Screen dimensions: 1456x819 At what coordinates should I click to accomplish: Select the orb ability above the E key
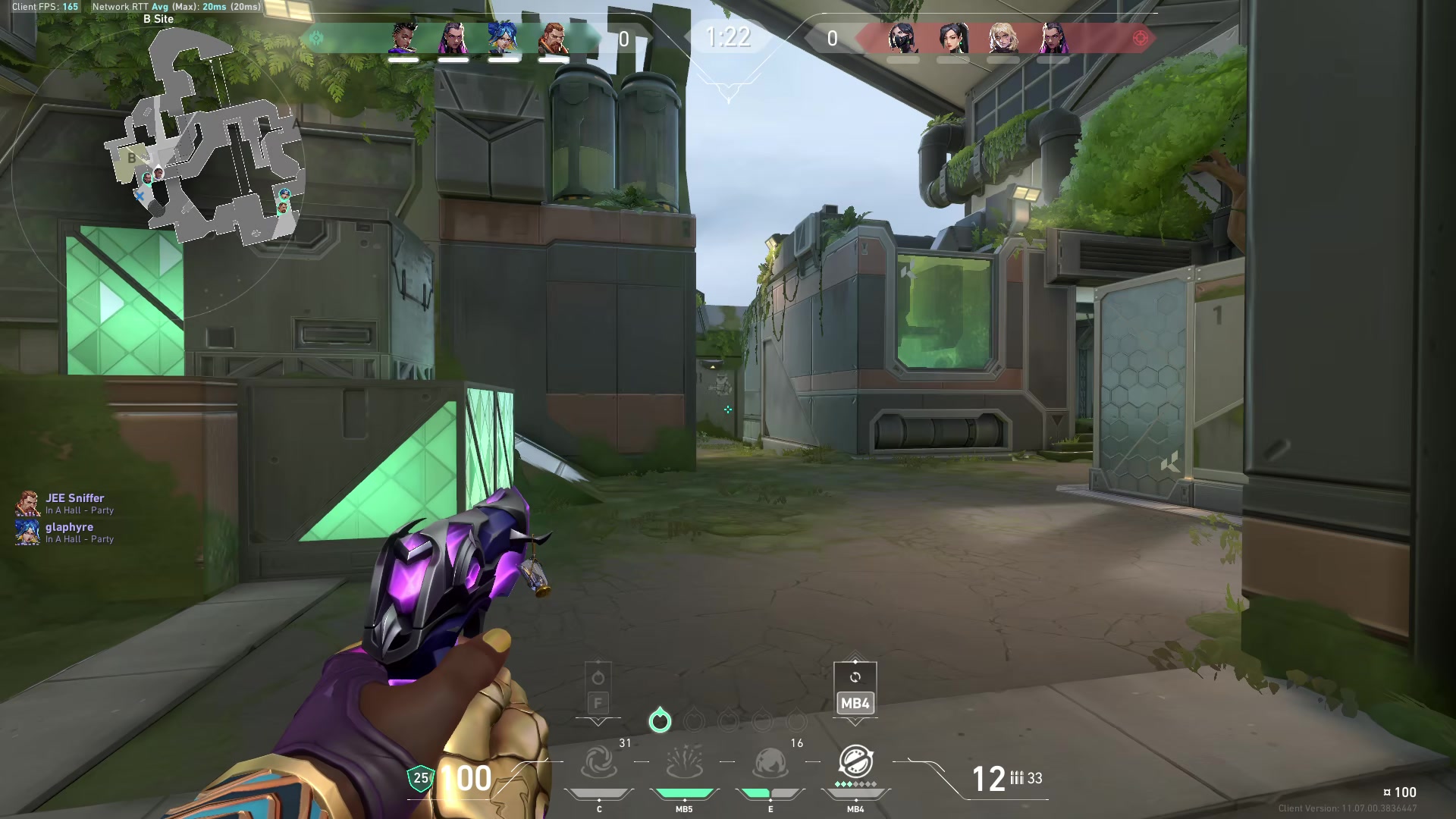click(770, 762)
